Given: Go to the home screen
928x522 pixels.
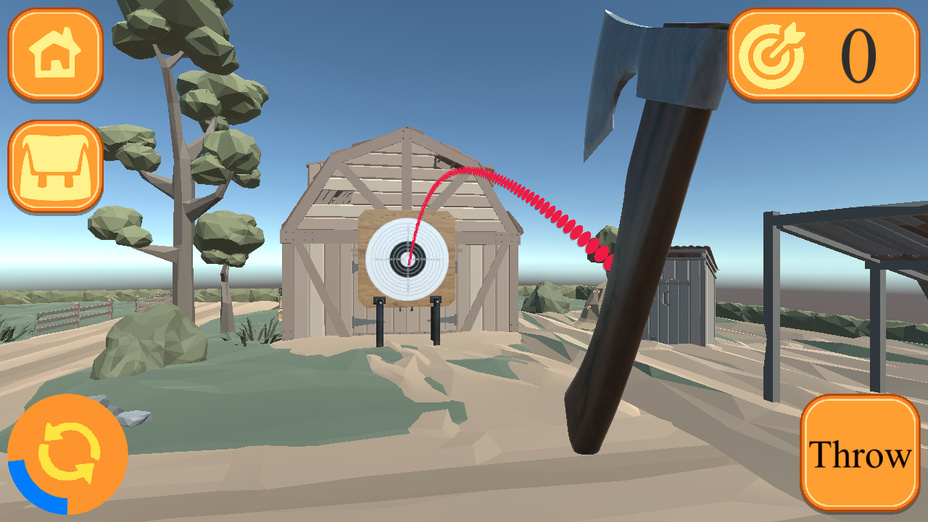Looking at the screenshot, I should click(56, 55).
